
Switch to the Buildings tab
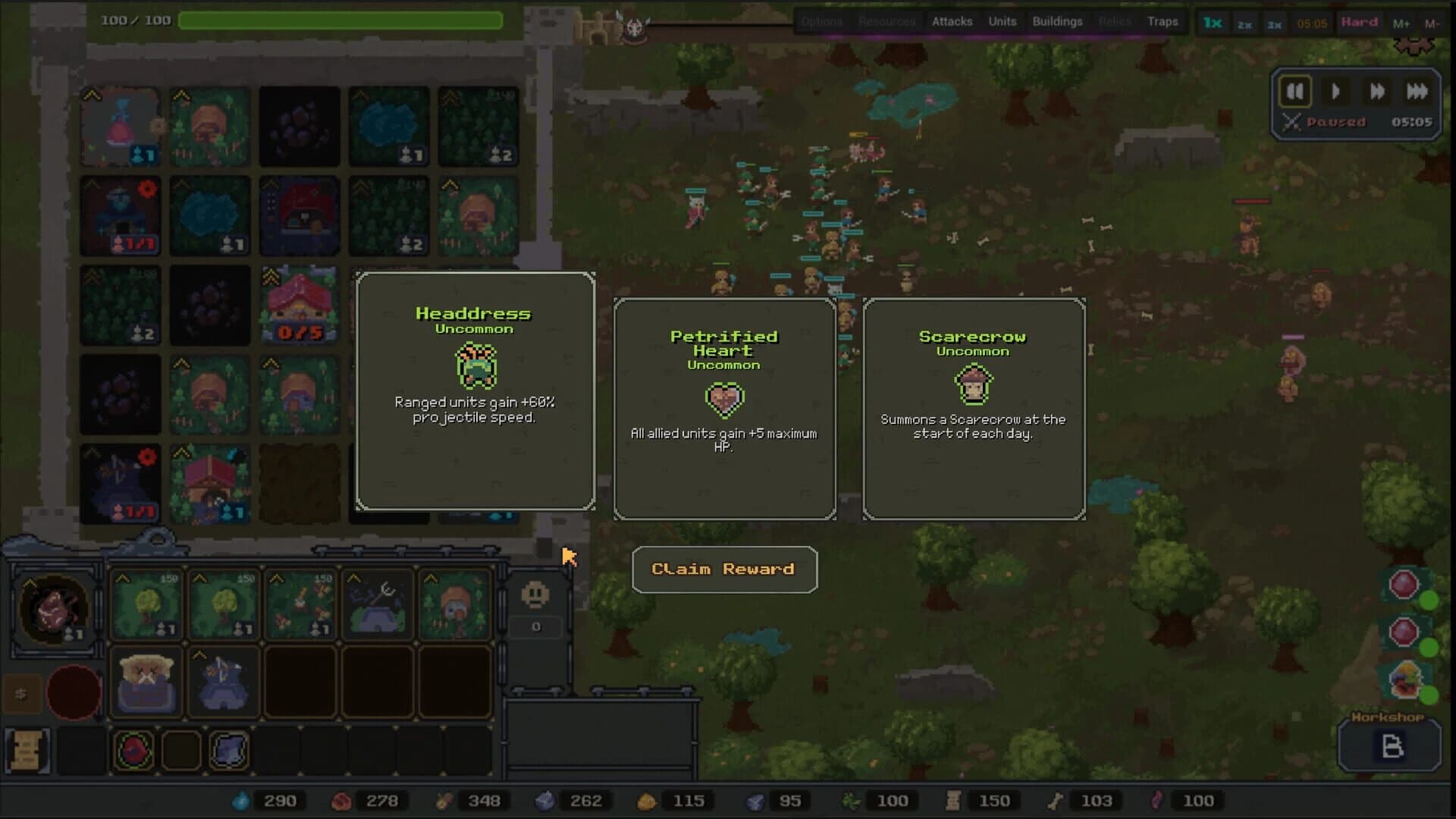point(1059,22)
